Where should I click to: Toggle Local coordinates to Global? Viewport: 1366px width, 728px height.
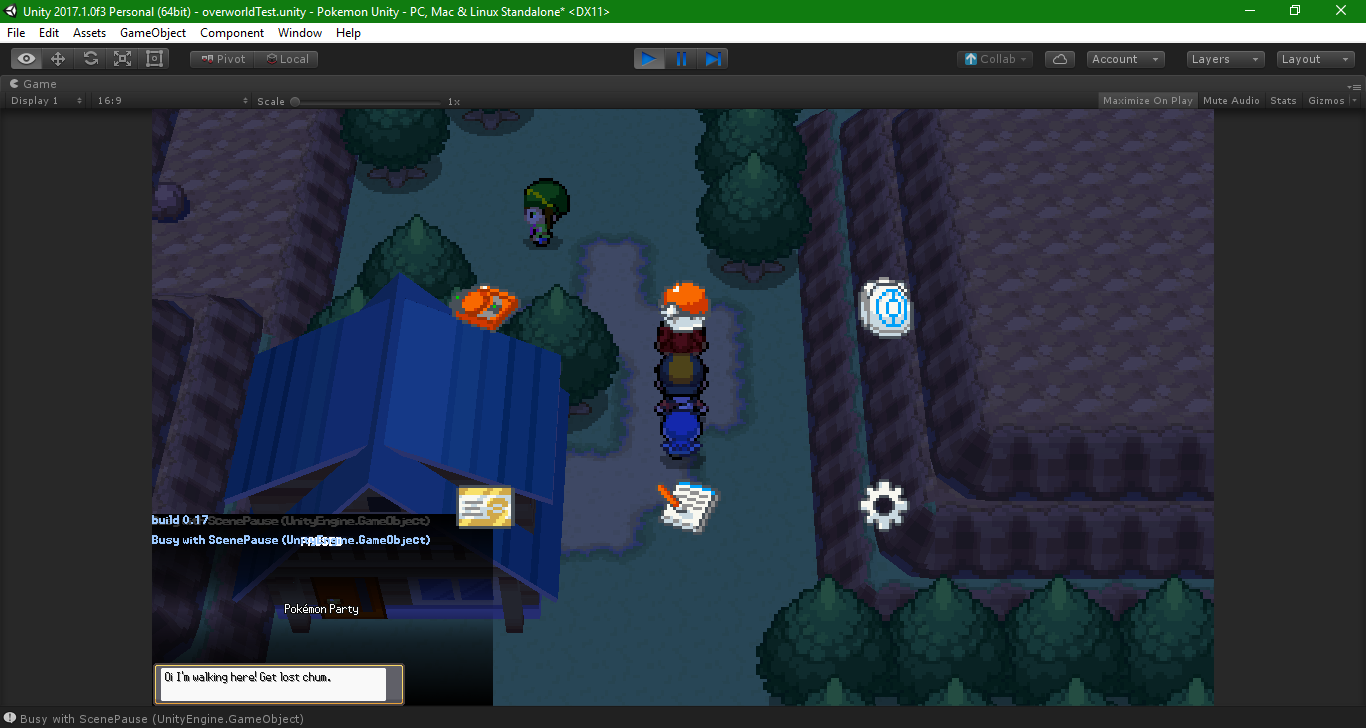[x=287, y=58]
